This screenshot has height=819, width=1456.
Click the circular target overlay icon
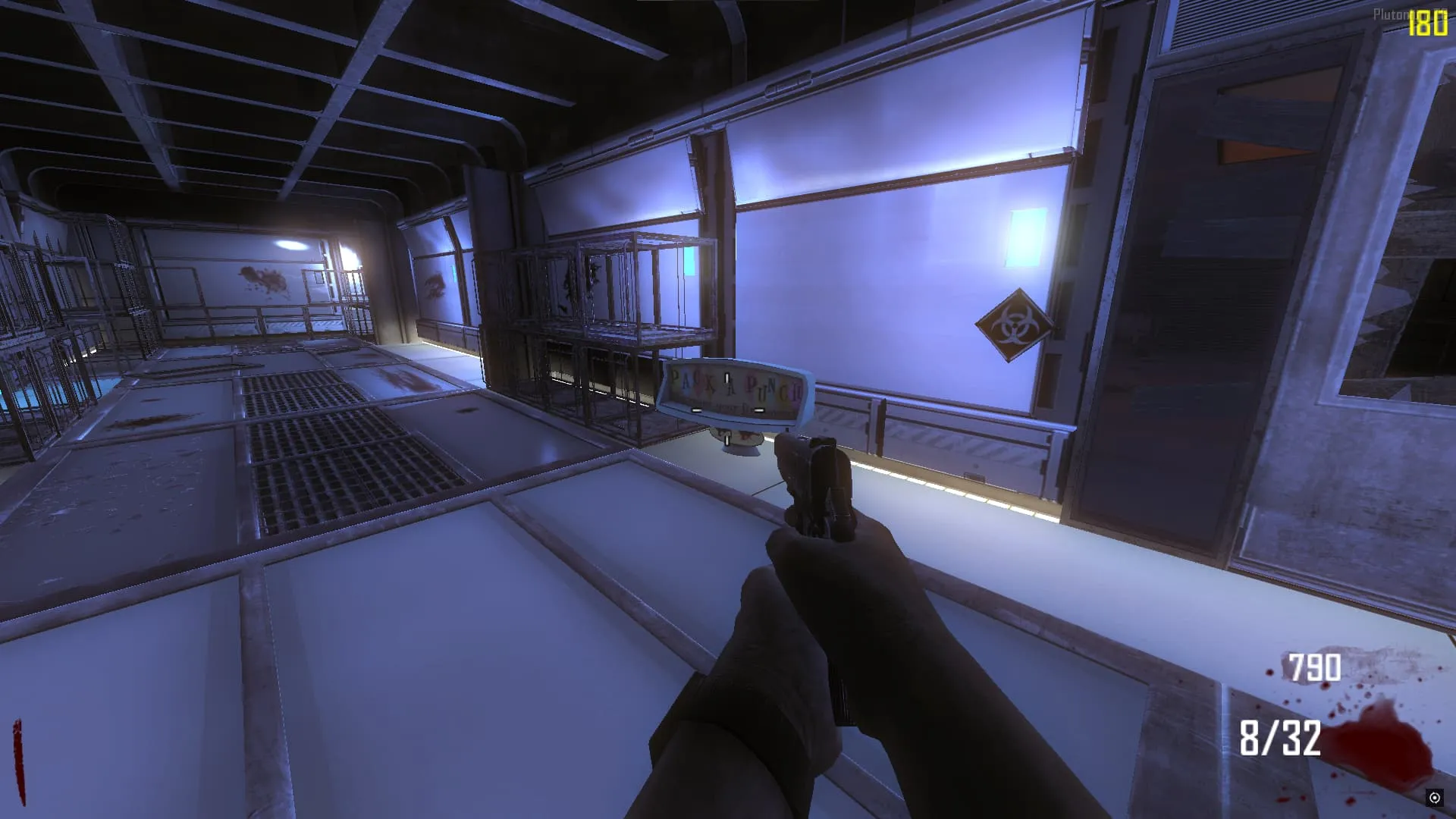(x=1434, y=797)
